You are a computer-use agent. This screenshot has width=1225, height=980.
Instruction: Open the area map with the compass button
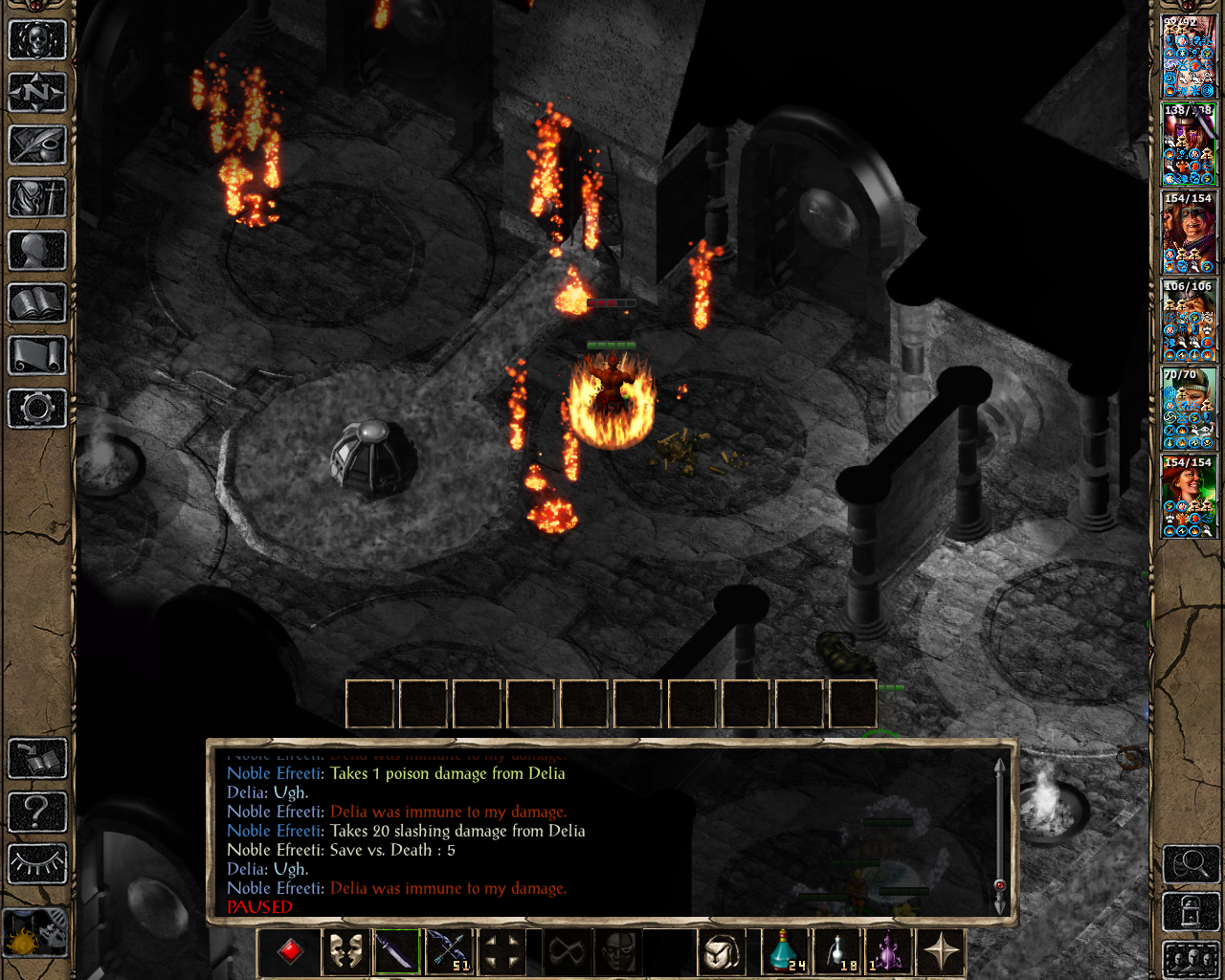pyautogui.click(x=37, y=93)
